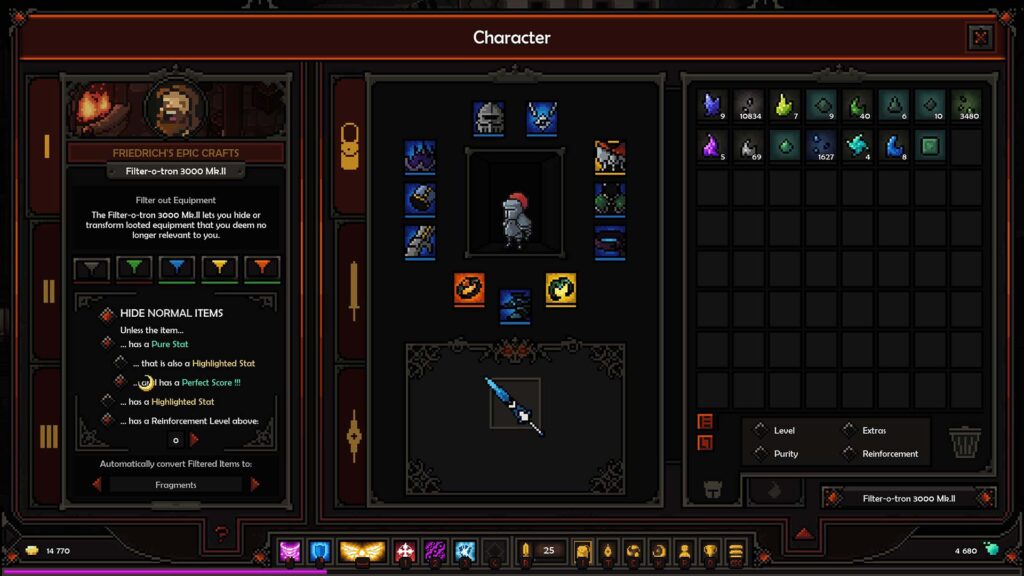Image resolution: width=1024 pixels, height=576 pixels.
Task: Open crafting page I on the left
Action: coord(46,147)
